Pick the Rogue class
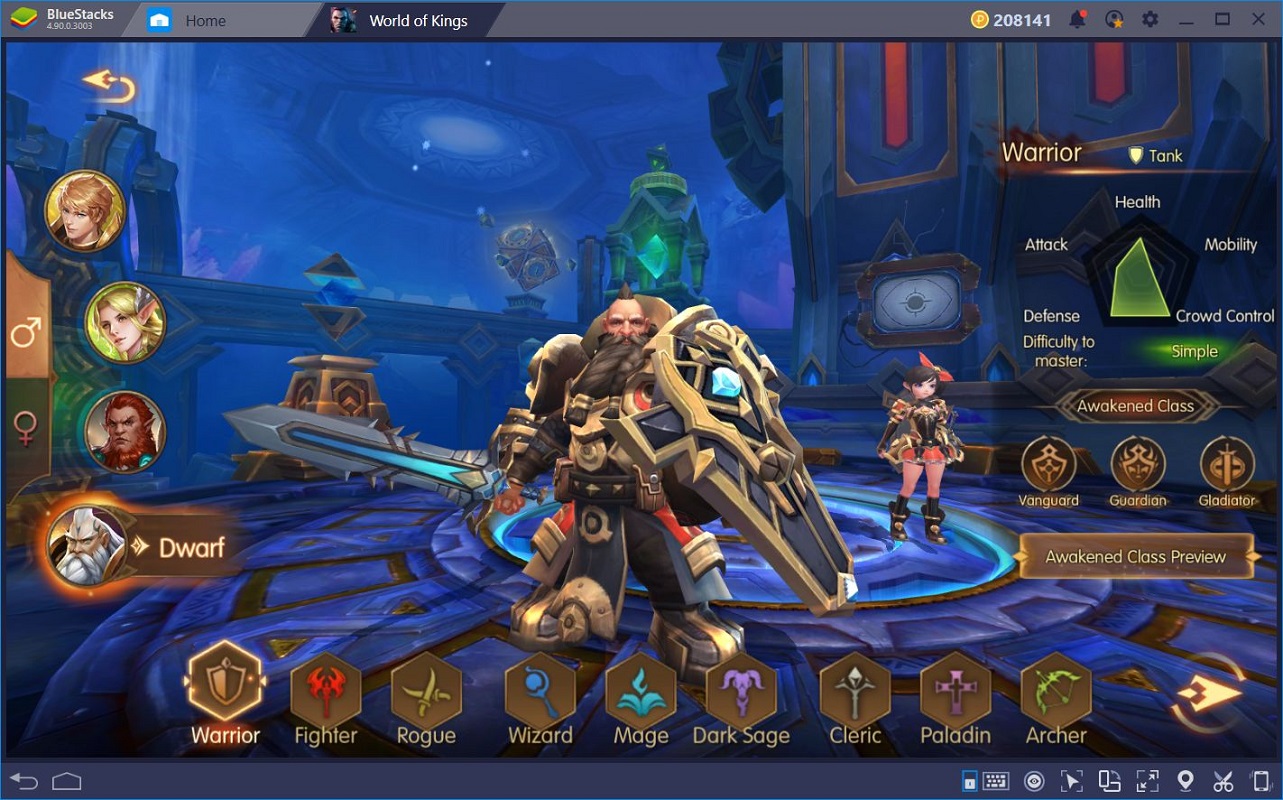Viewport: 1283px width, 800px height. [x=426, y=690]
